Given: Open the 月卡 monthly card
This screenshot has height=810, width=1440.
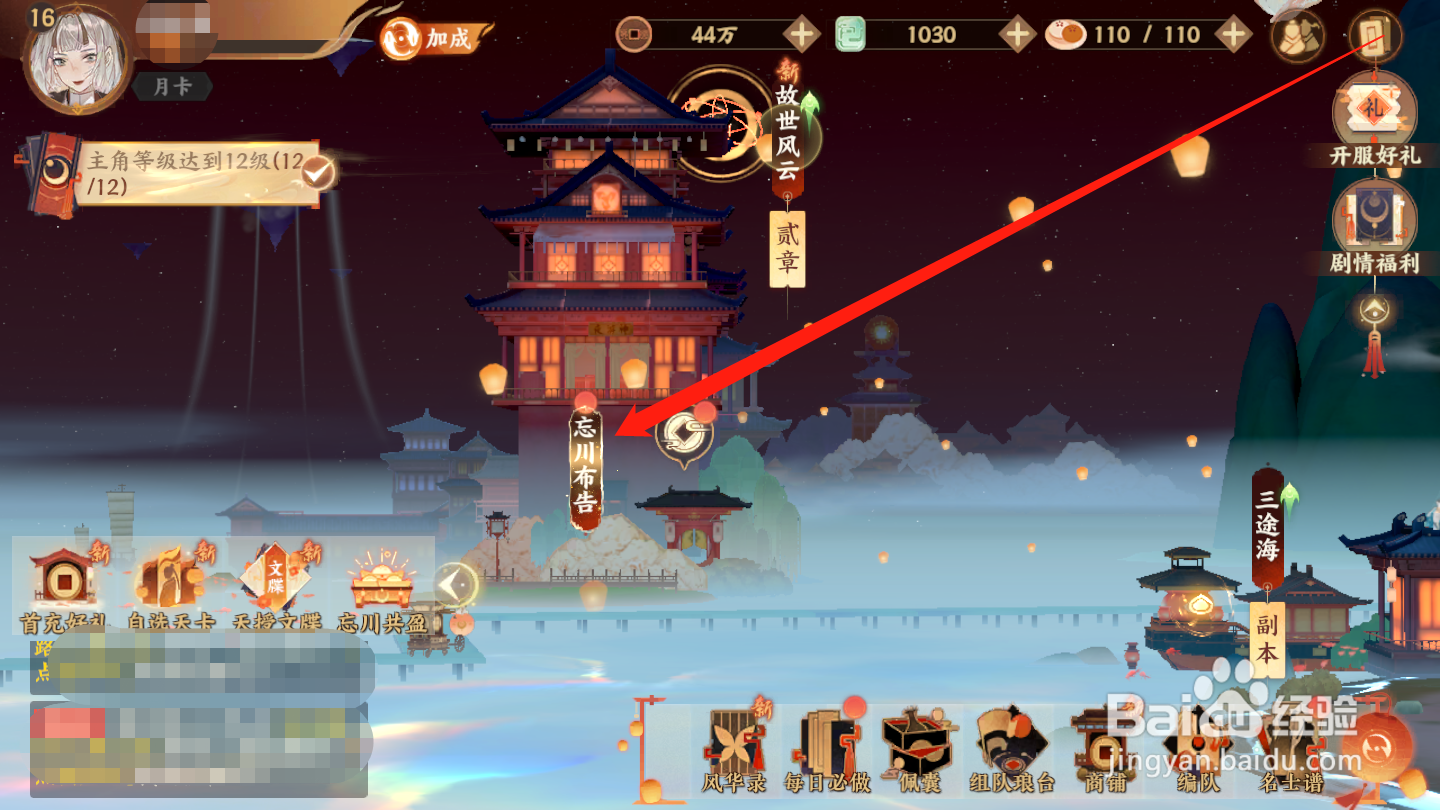Looking at the screenshot, I should point(172,87).
